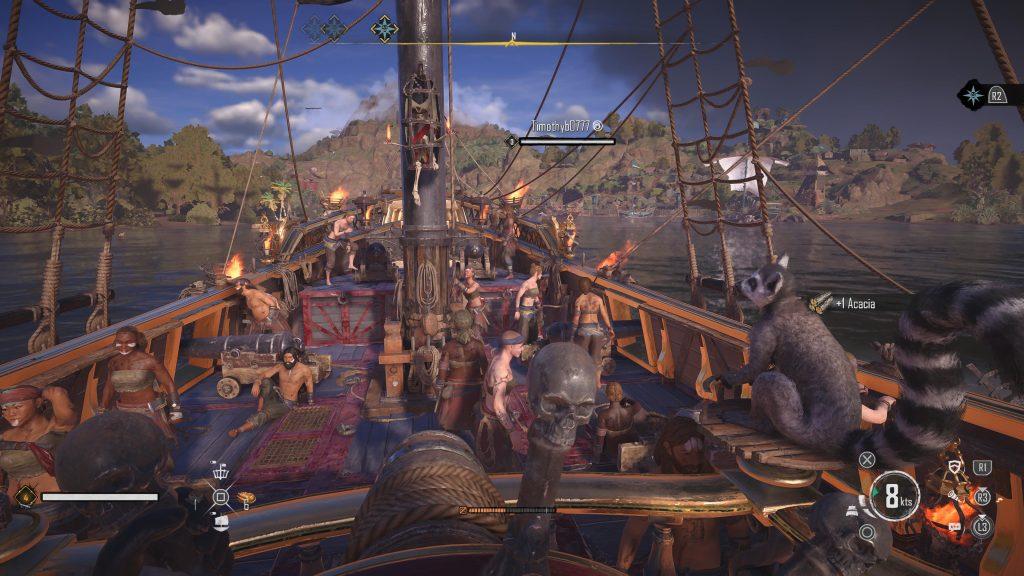Click the North marker on the compass bar
Screen dimensions: 1024x576
point(512,40)
